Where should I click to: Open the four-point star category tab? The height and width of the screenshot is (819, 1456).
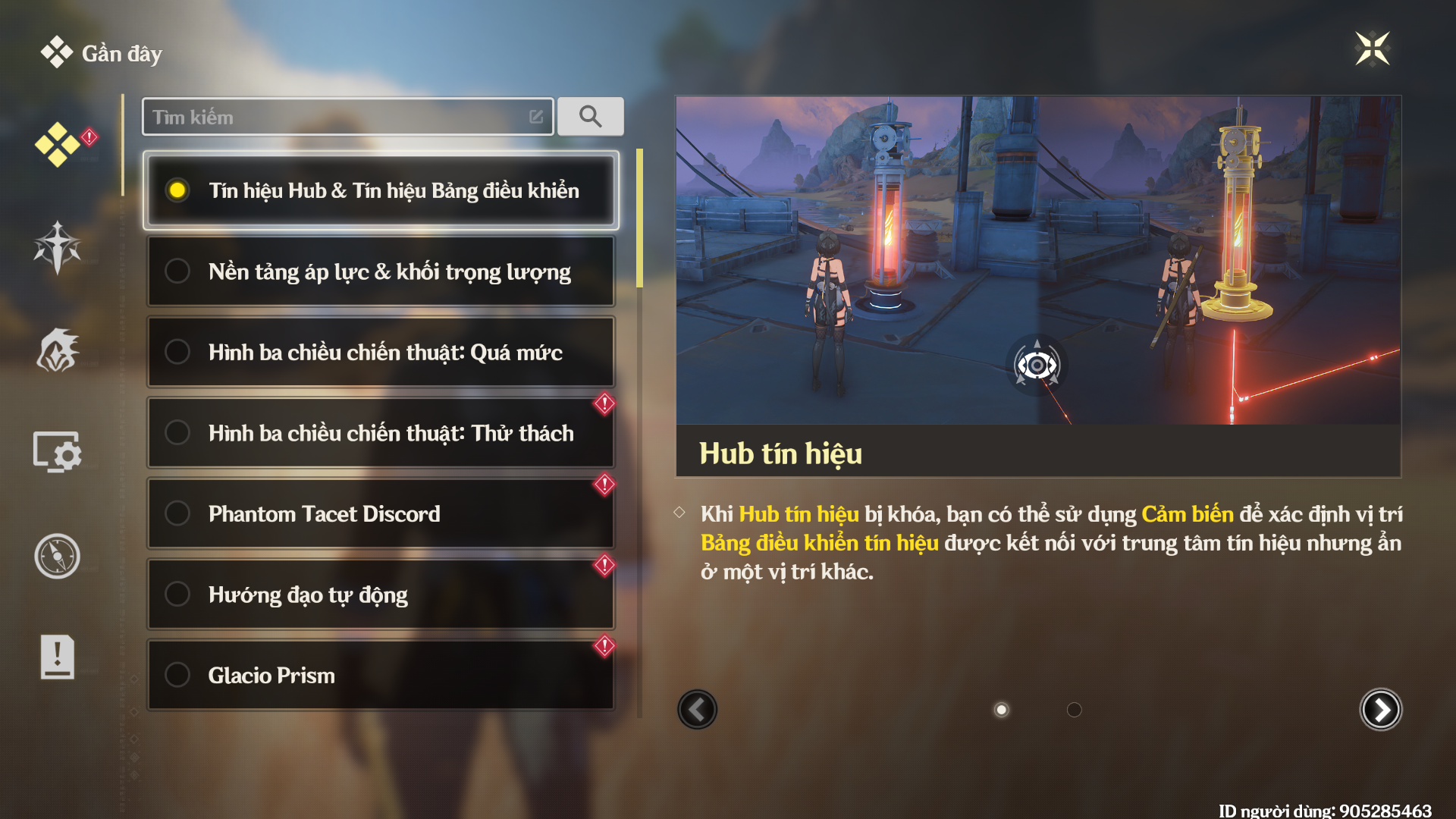[x=58, y=247]
